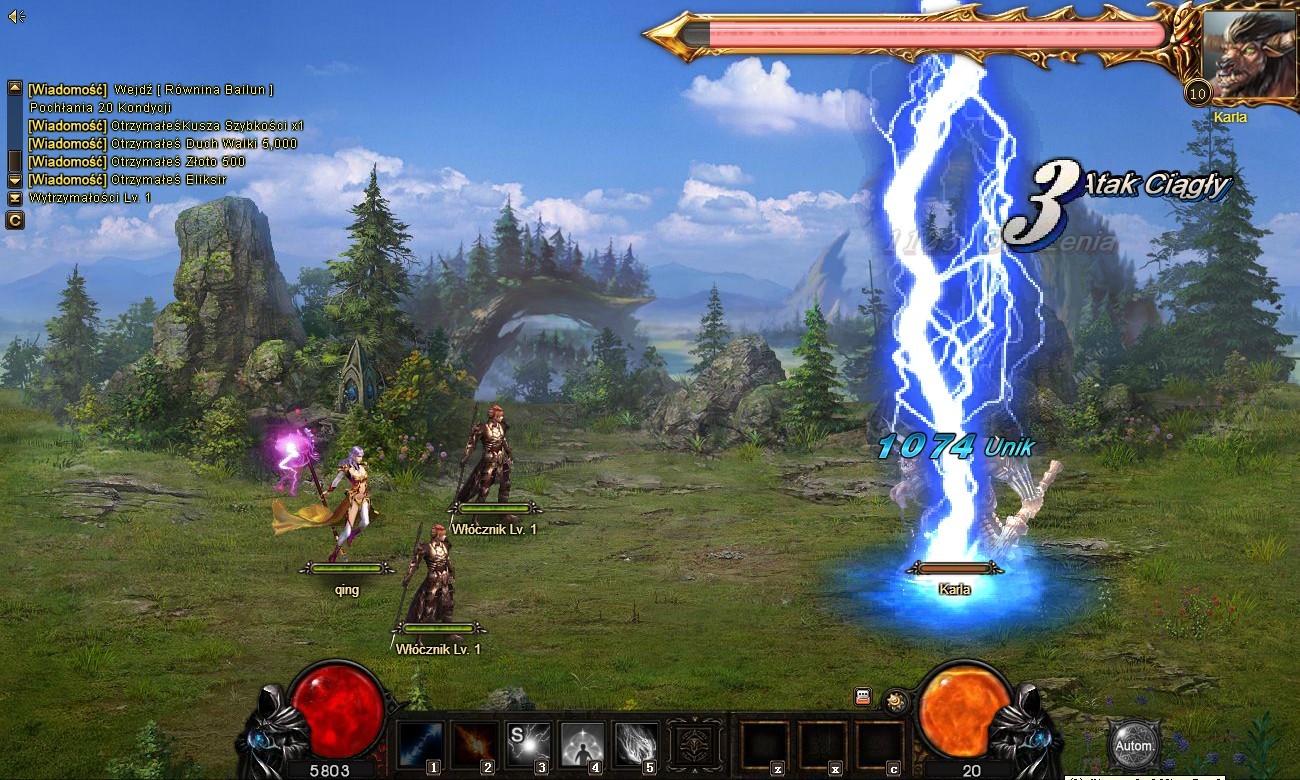
Task: Open the small red chat bubble icon
Action: point(863,697)
